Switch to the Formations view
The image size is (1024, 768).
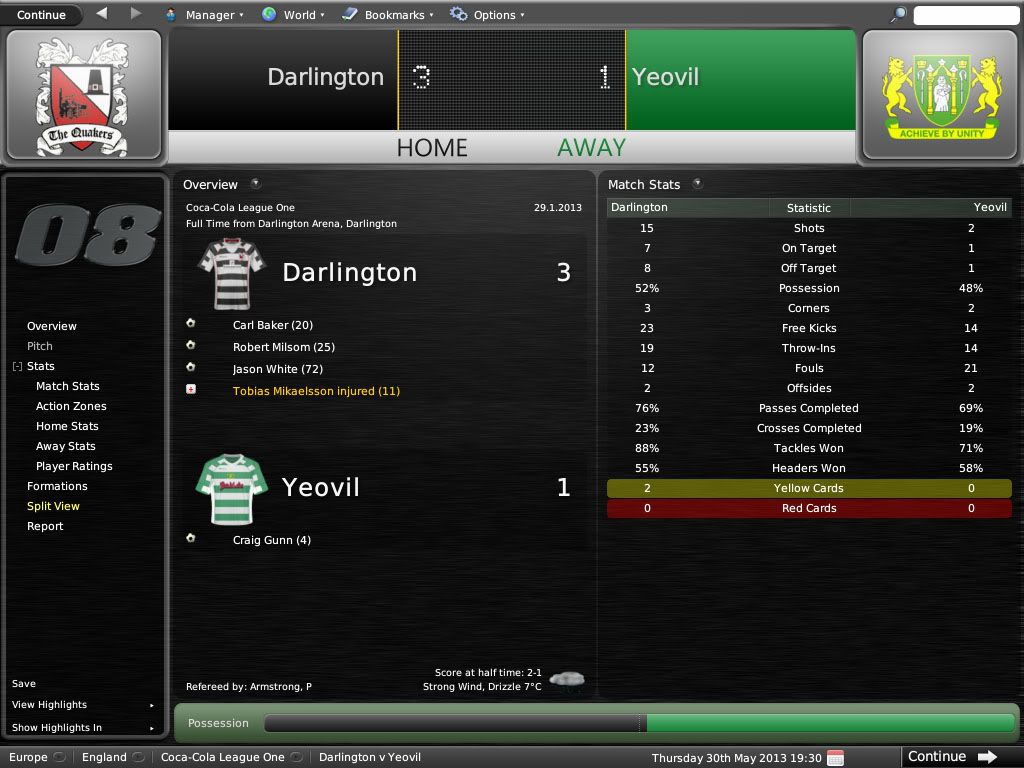57,486
